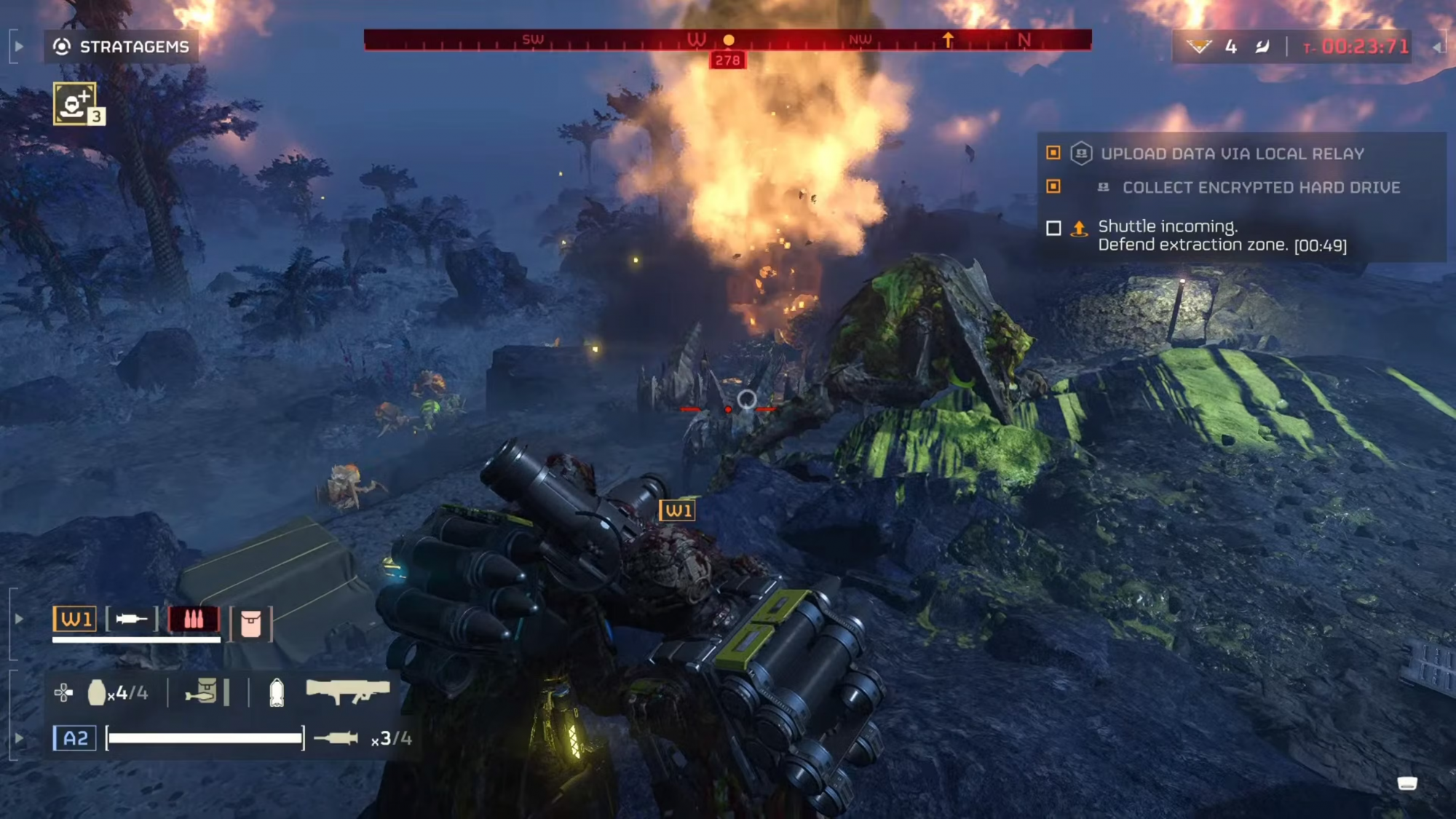Image resolution: width=1456 pixels, height=819 pixels.
Task: Use the player's stim syringe icon
Action: coord(336,738)
